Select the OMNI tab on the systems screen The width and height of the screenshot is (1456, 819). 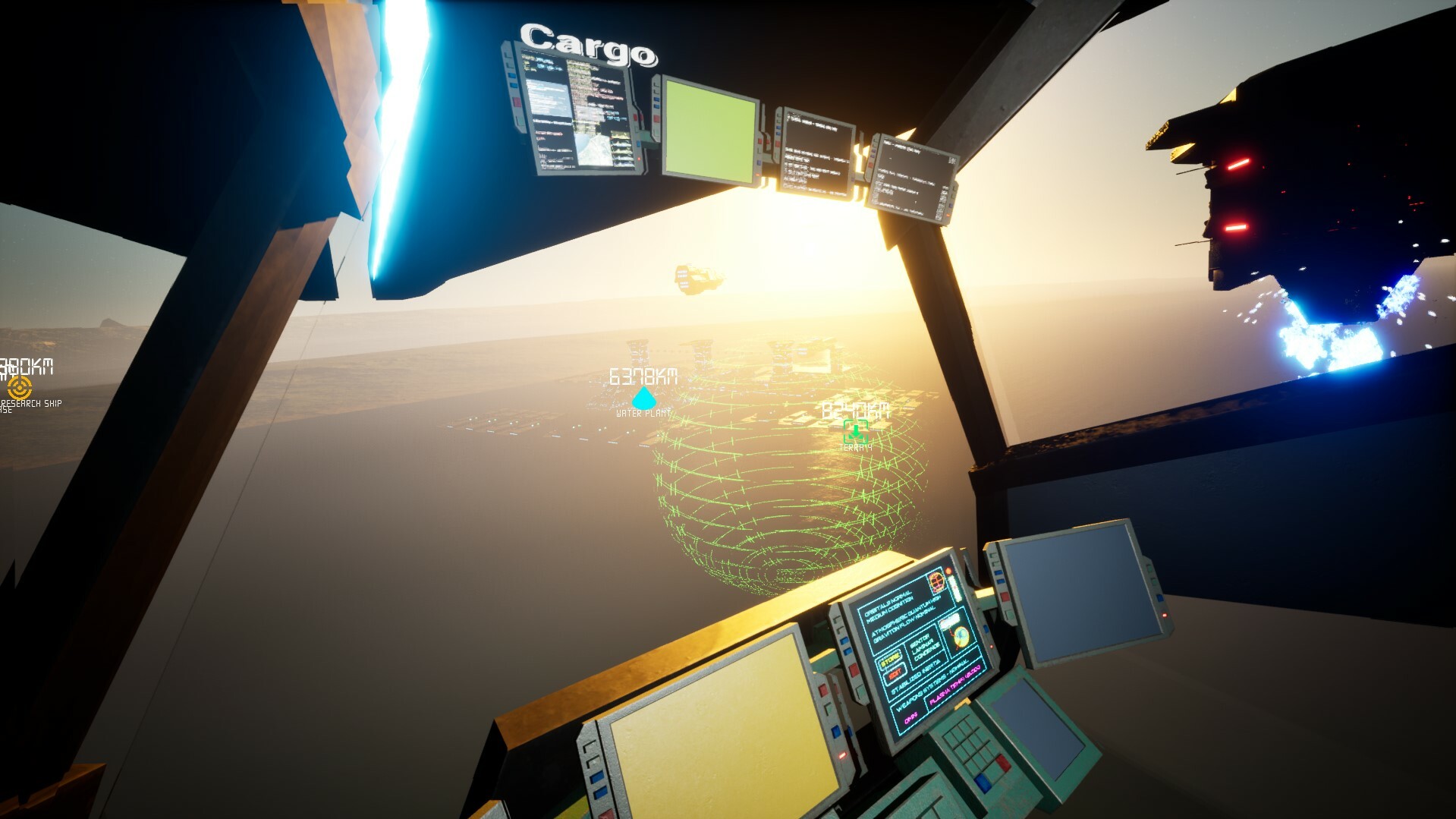click(912, 716)
